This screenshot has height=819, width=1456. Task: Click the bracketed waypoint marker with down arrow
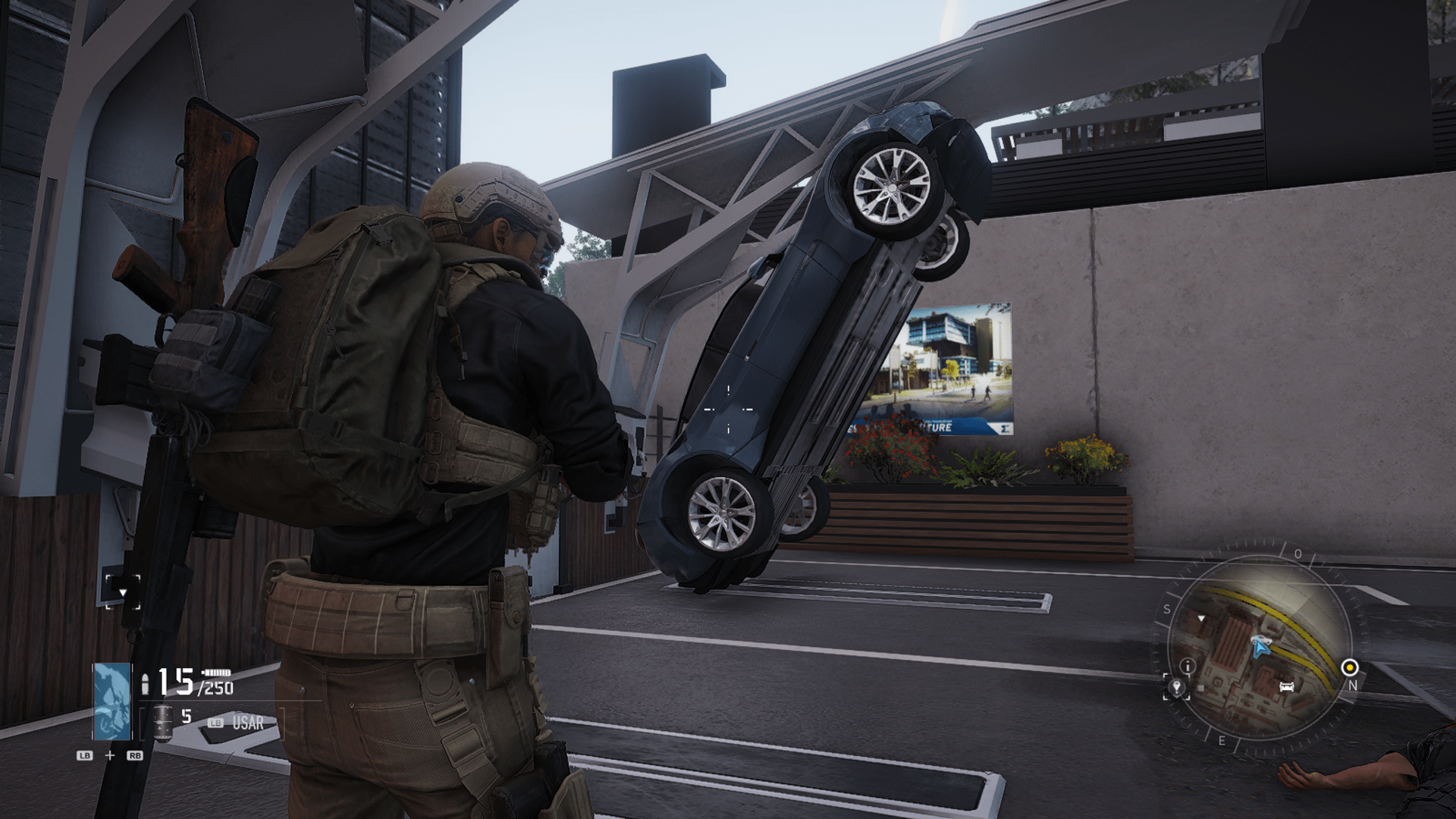click(x=123, y=591)
